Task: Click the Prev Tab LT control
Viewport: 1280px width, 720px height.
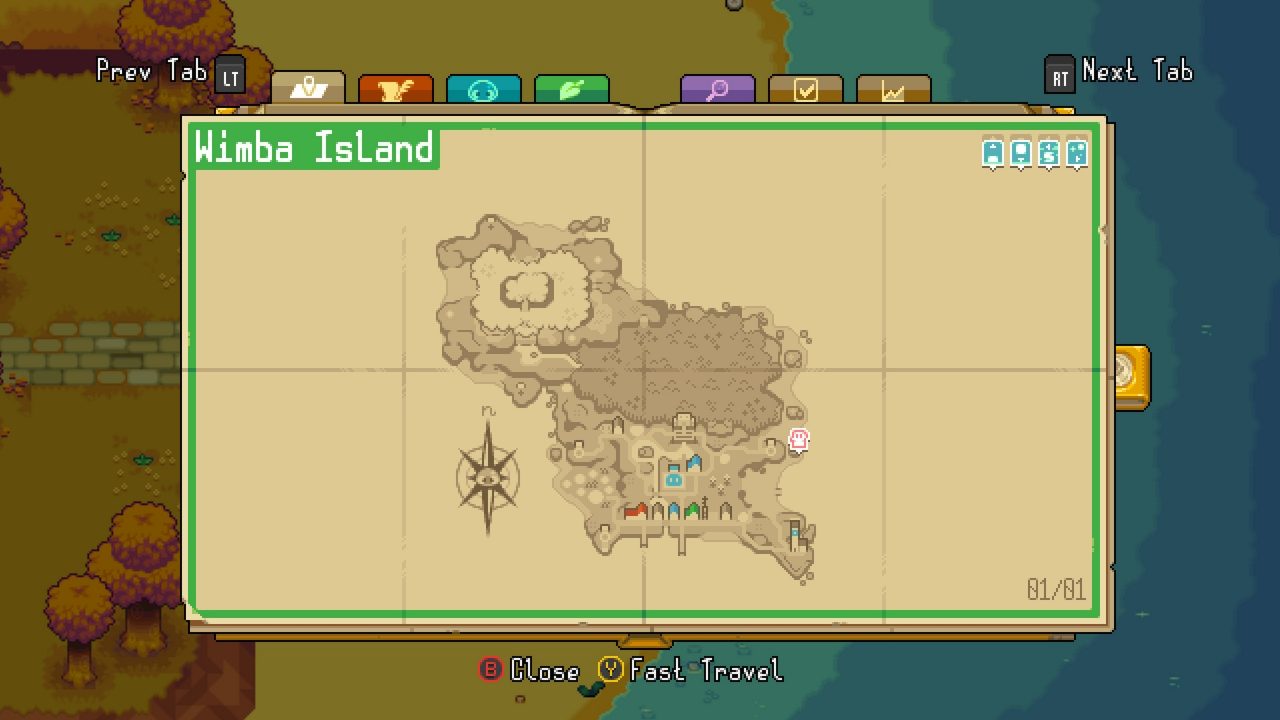Action: [x=165, y=72]
